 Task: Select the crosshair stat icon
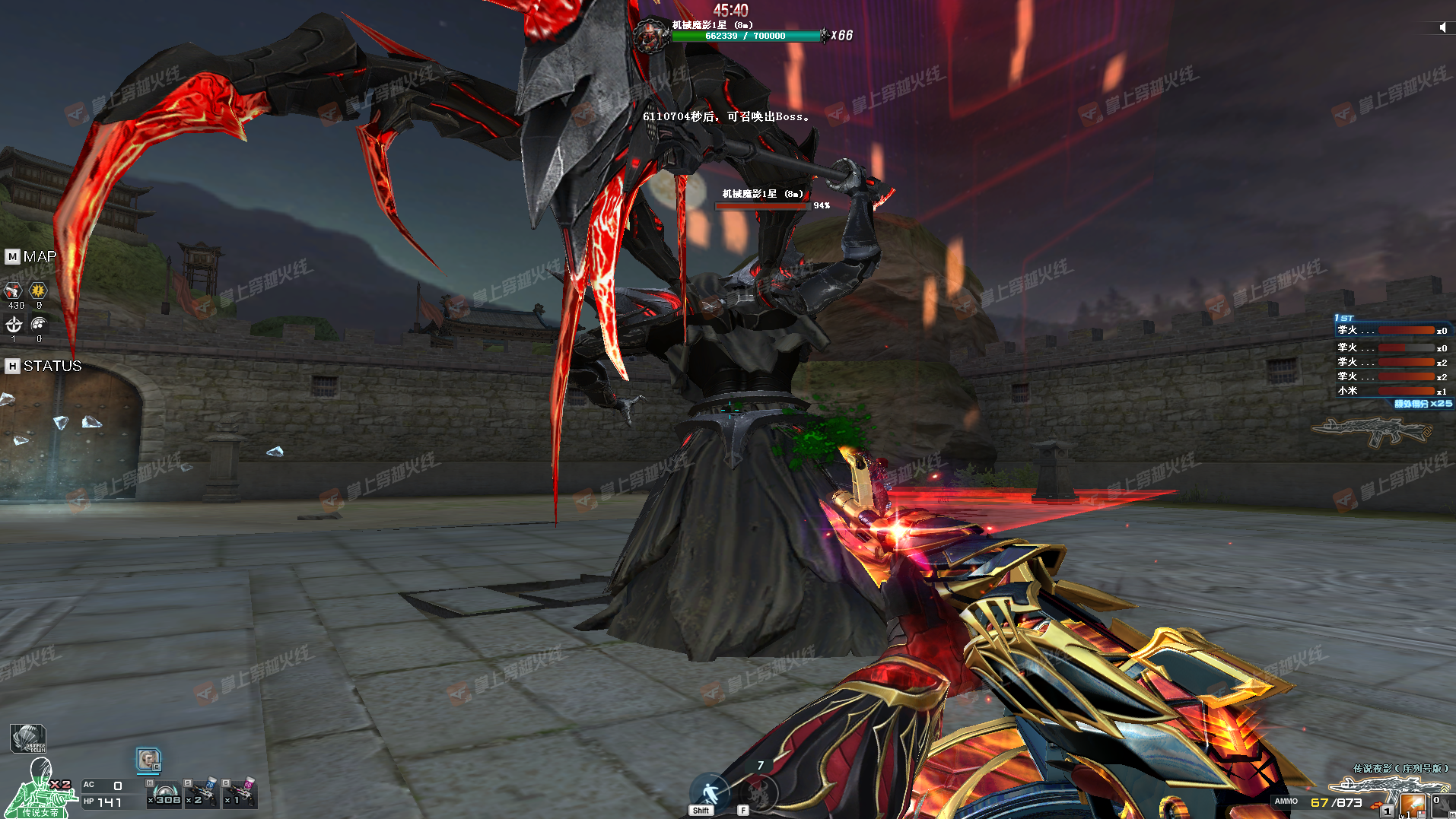click(x=14, y=325)
